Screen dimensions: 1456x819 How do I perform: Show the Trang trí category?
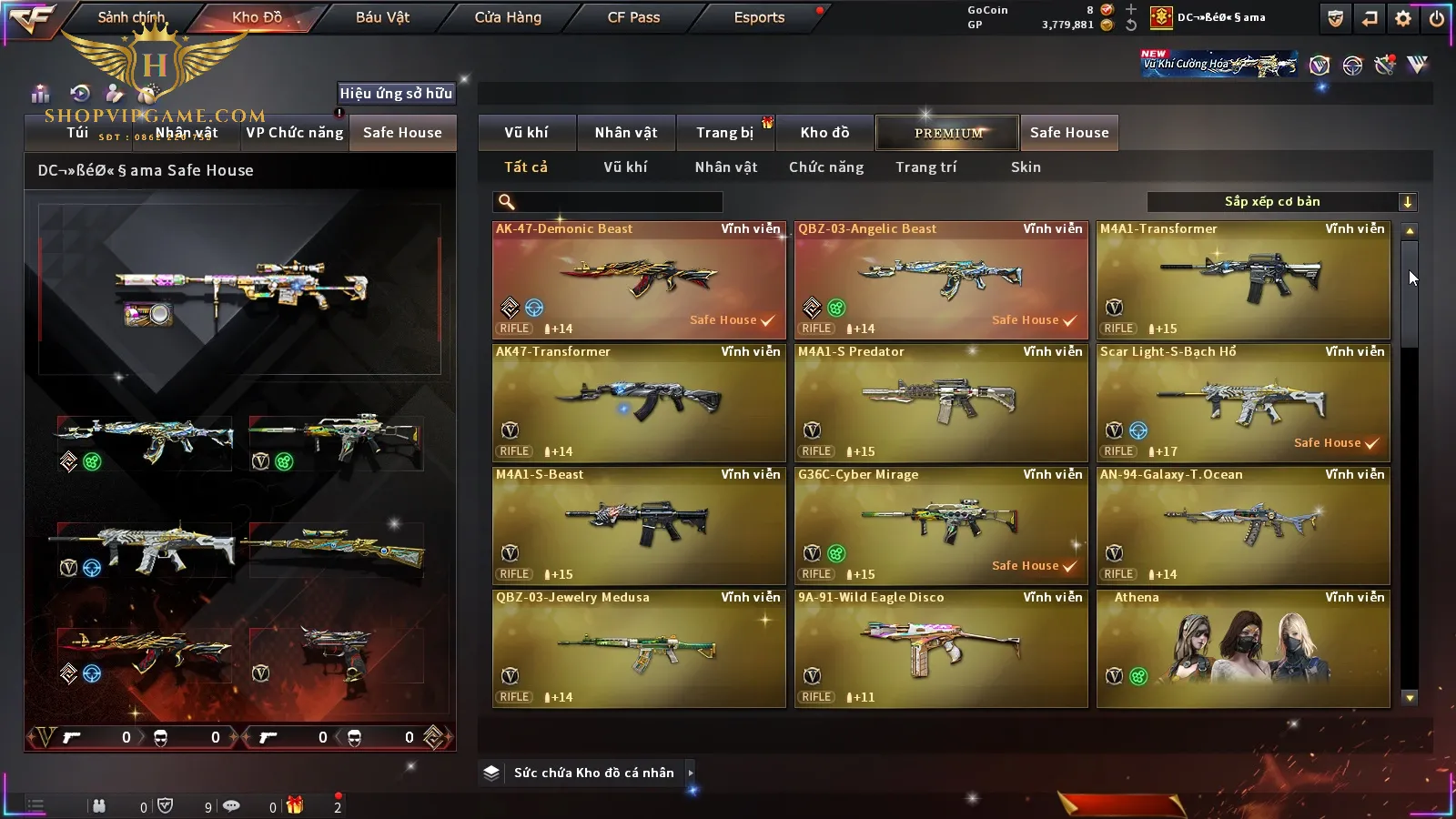pos(925,167)
